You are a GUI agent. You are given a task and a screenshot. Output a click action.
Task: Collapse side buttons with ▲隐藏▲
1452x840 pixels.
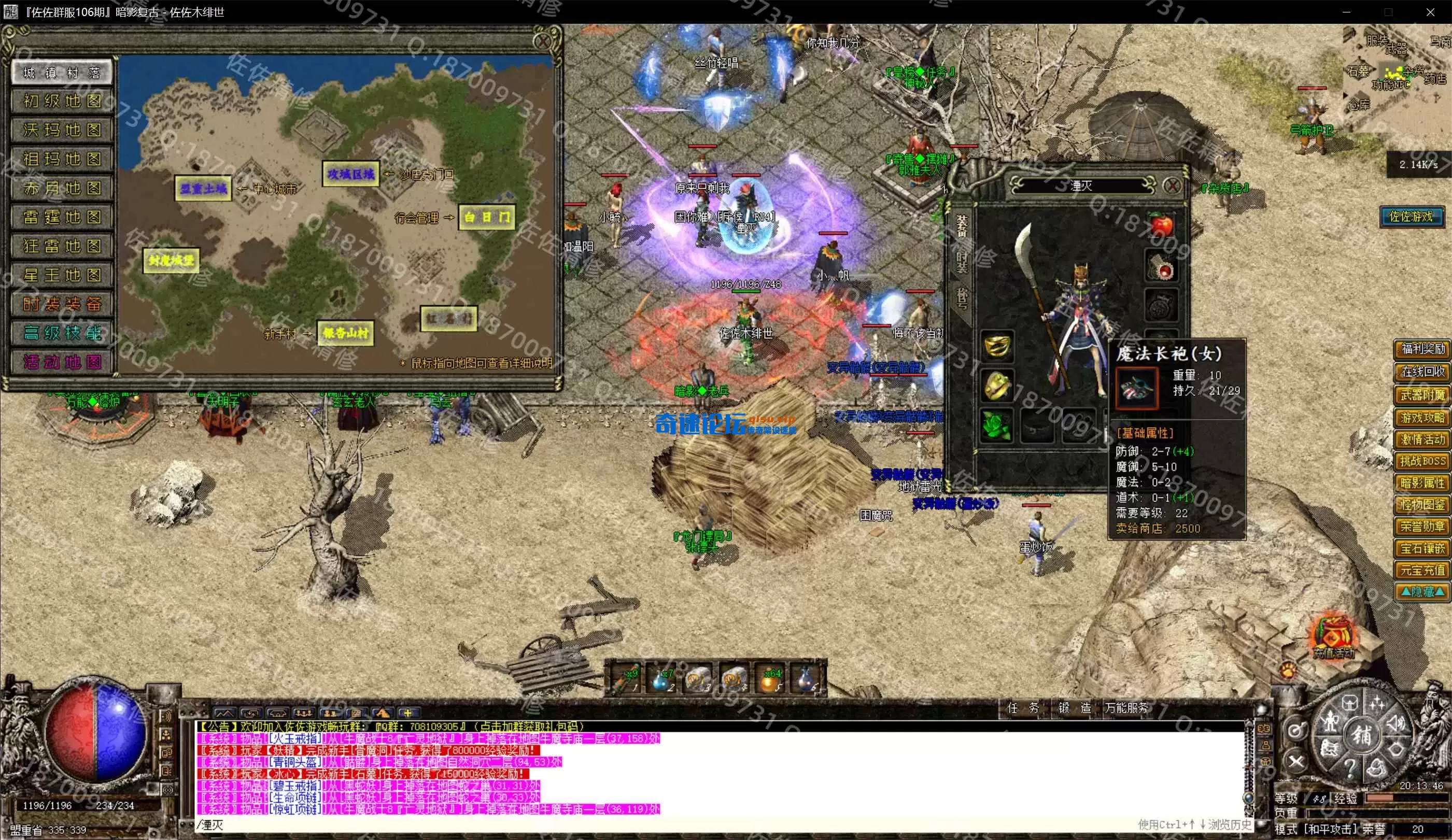[1421, 592]
